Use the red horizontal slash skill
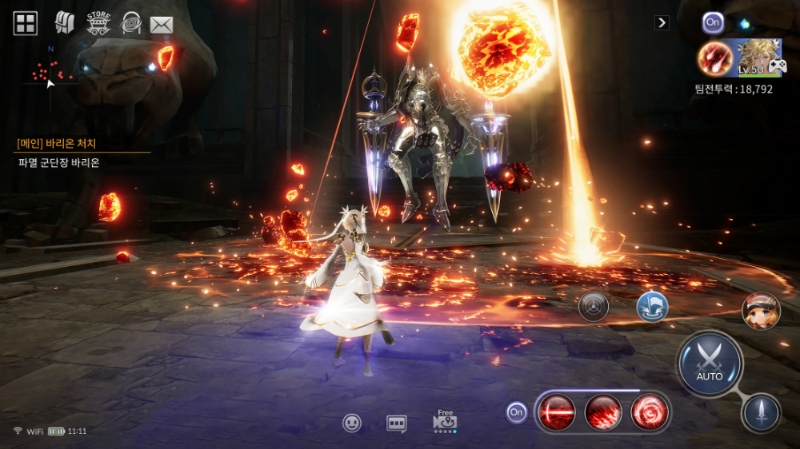Screen dimensions: 800x449 [556, 411]
